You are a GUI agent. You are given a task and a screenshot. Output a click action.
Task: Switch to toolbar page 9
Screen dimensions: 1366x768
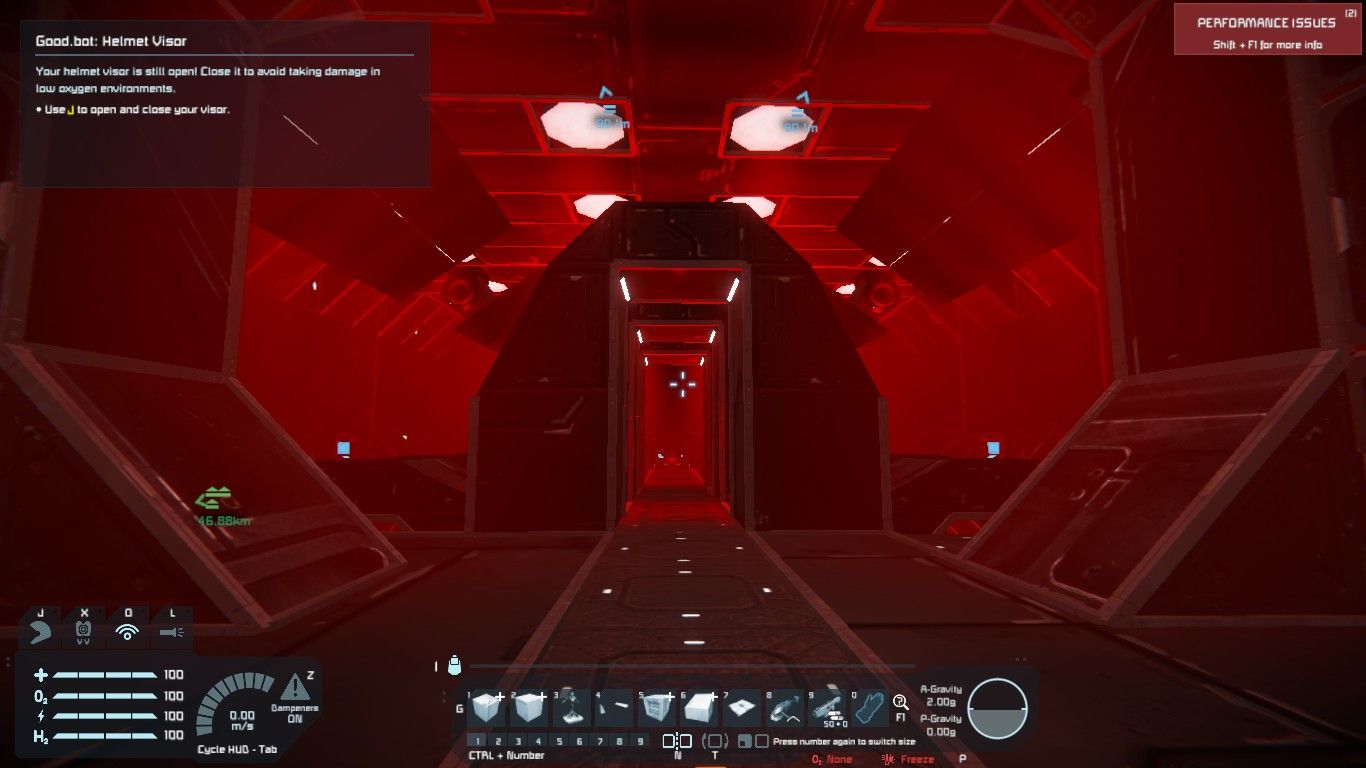640,739
